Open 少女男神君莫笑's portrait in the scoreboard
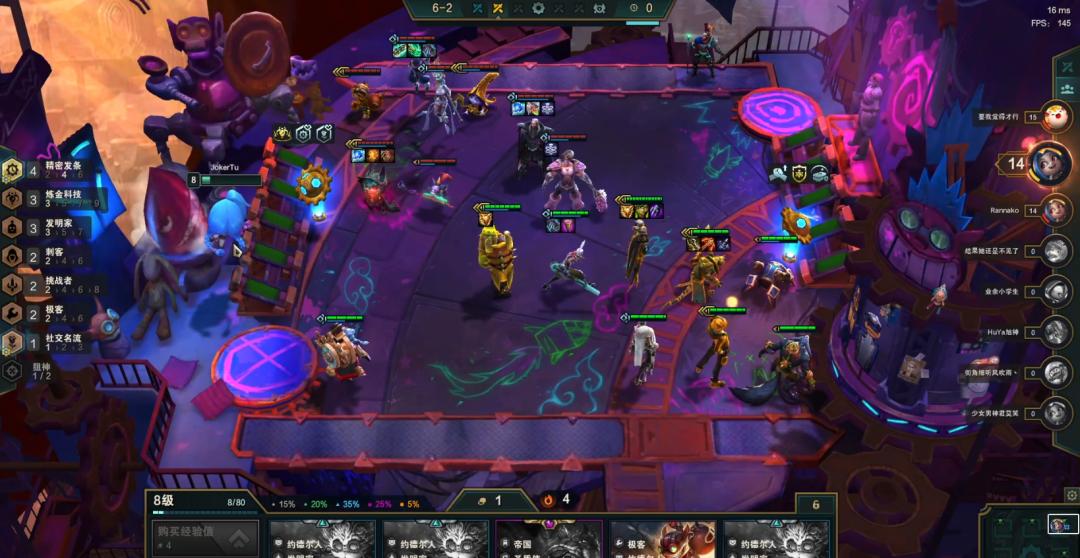This screenshot has height=558, width=1080. [1056, 412]
